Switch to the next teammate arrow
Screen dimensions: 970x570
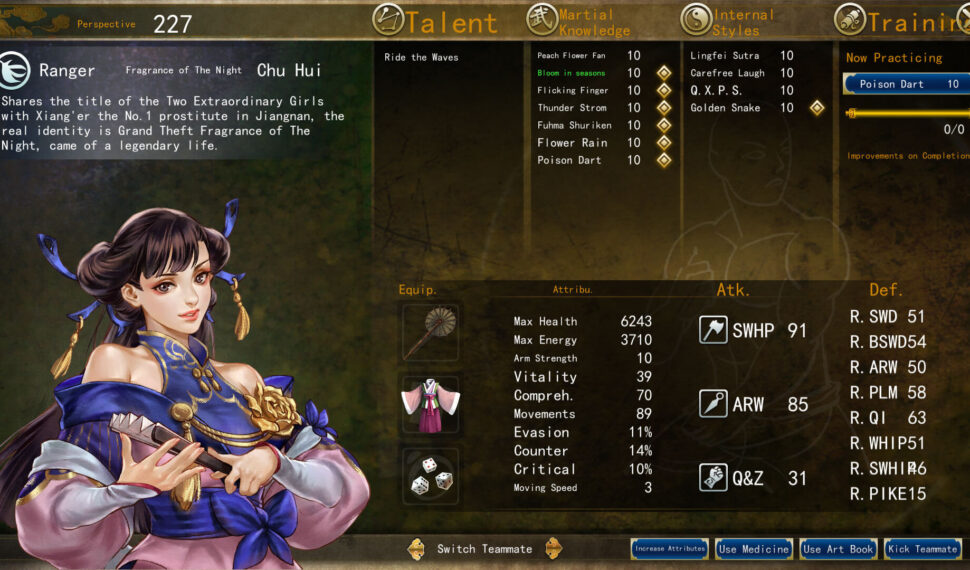[553, 548]
